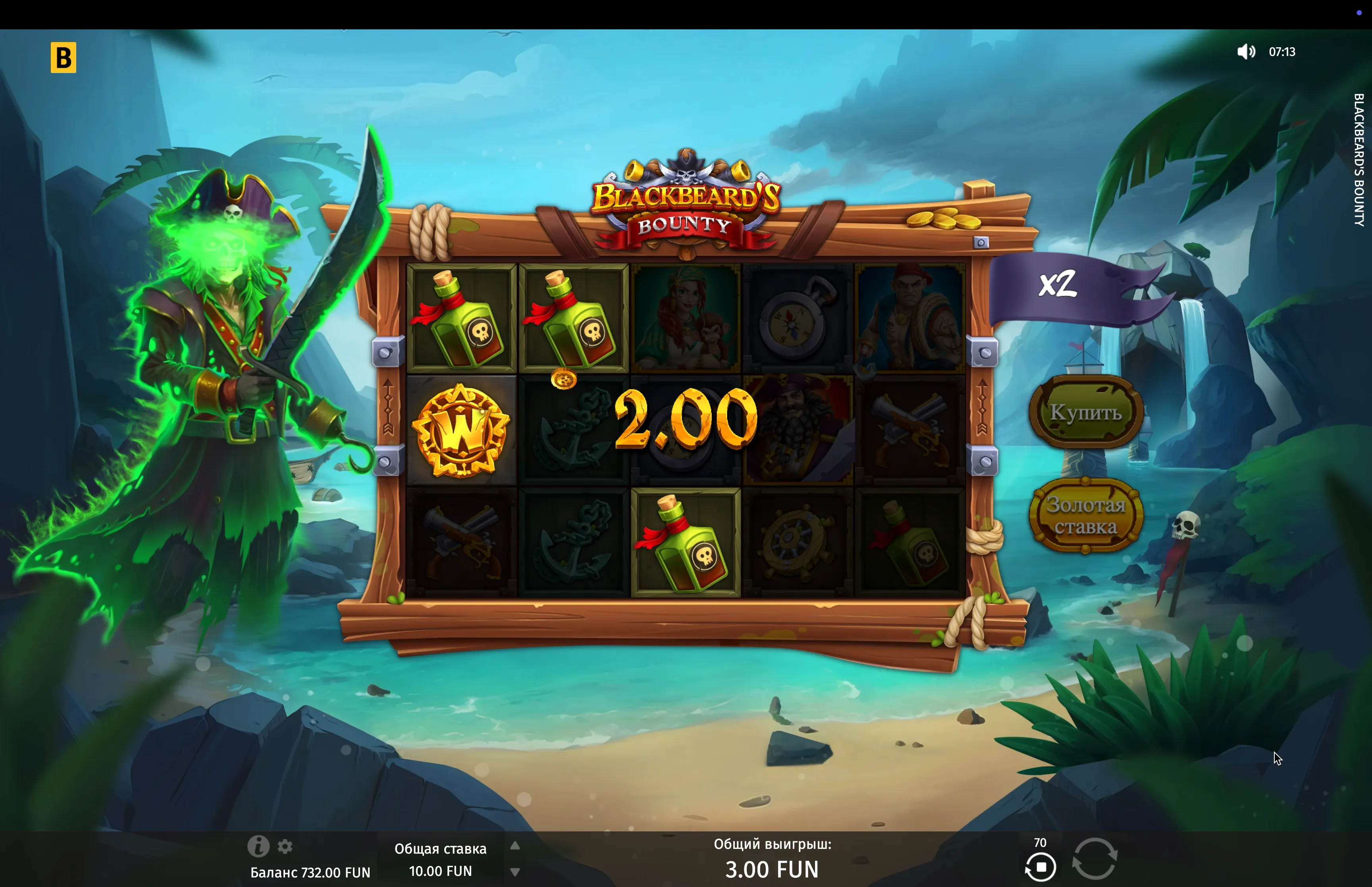This screenshot has height=887, width=1372.
Task: Decrease total bet with down arrow
Action: click(515, 872)
